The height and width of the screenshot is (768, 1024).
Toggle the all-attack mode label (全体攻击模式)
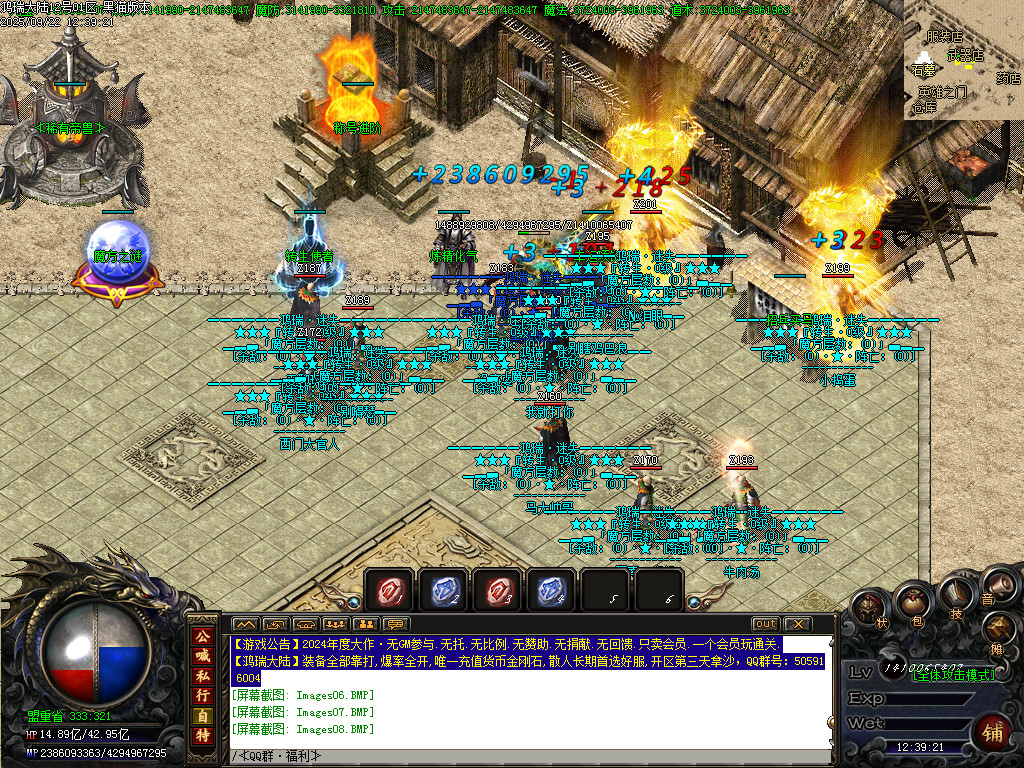955,675
